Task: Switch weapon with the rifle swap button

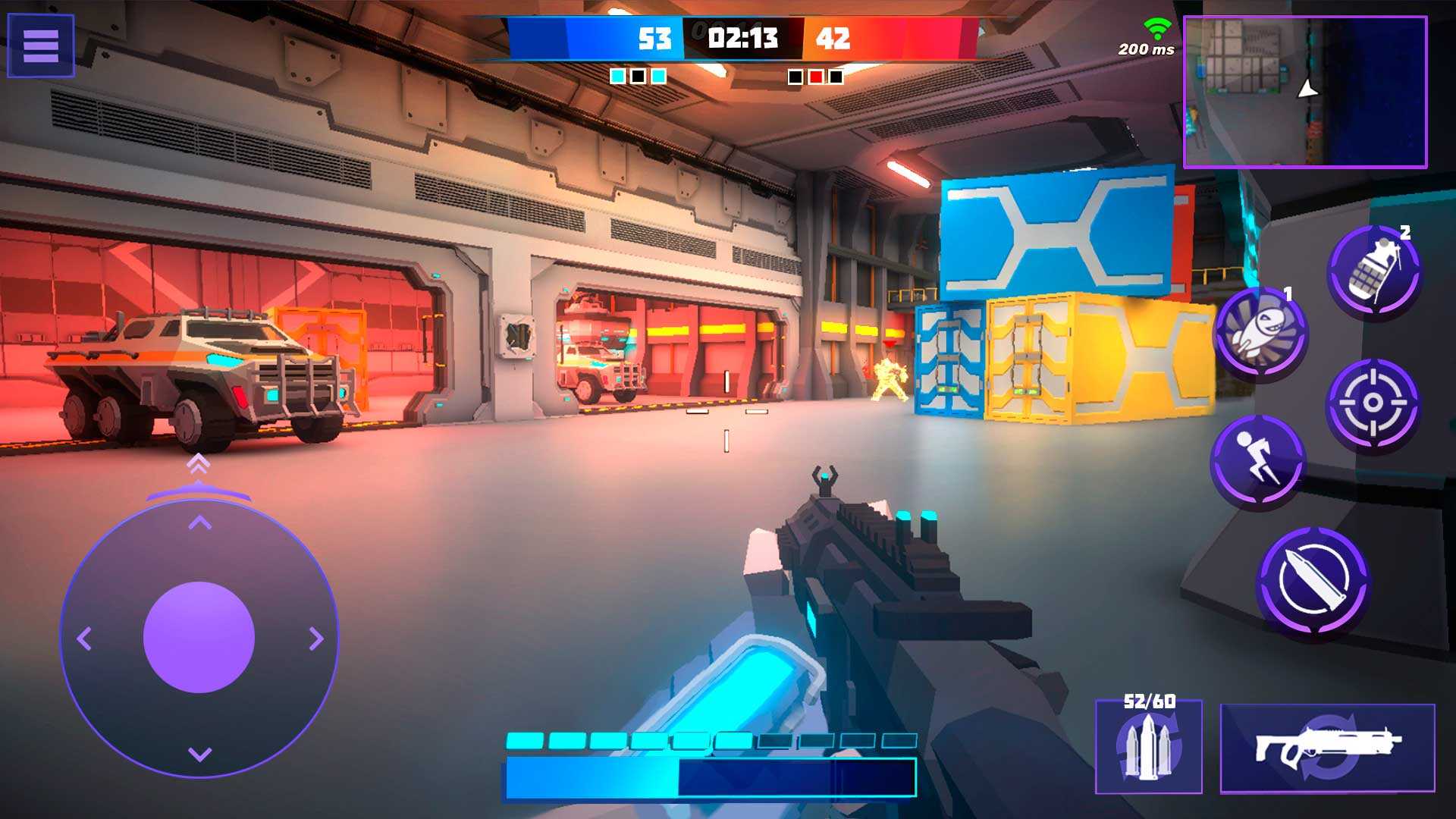Action: pyautogui.click(x=1327, y=748)
